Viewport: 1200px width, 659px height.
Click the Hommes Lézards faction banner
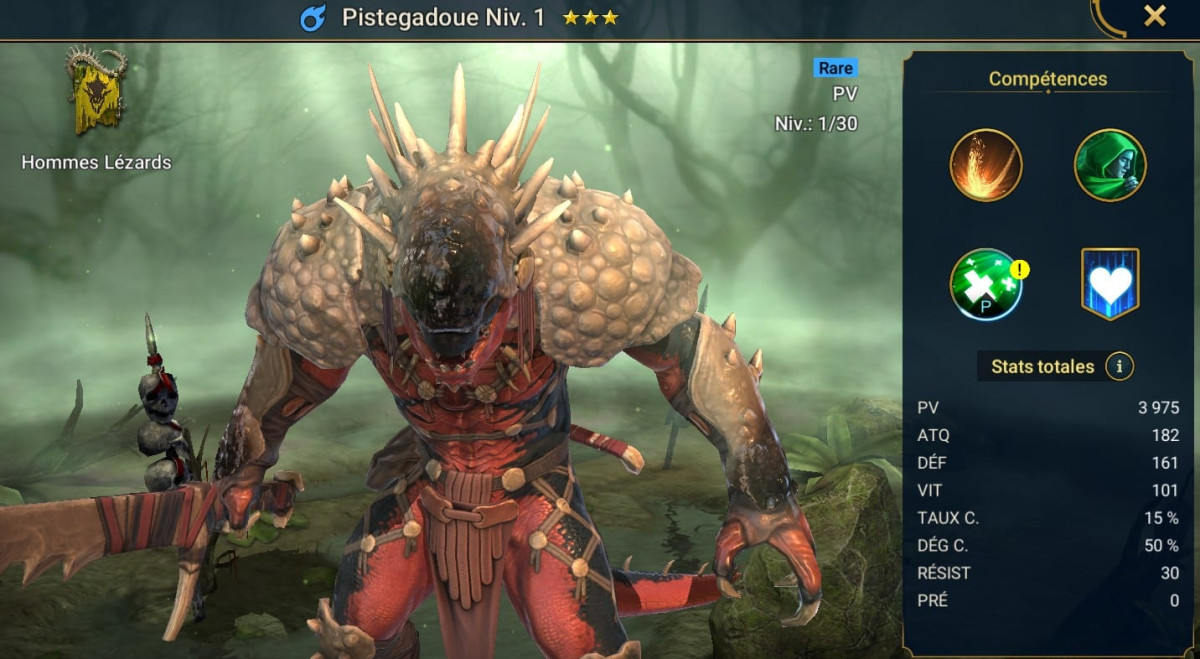coord(96,92)
